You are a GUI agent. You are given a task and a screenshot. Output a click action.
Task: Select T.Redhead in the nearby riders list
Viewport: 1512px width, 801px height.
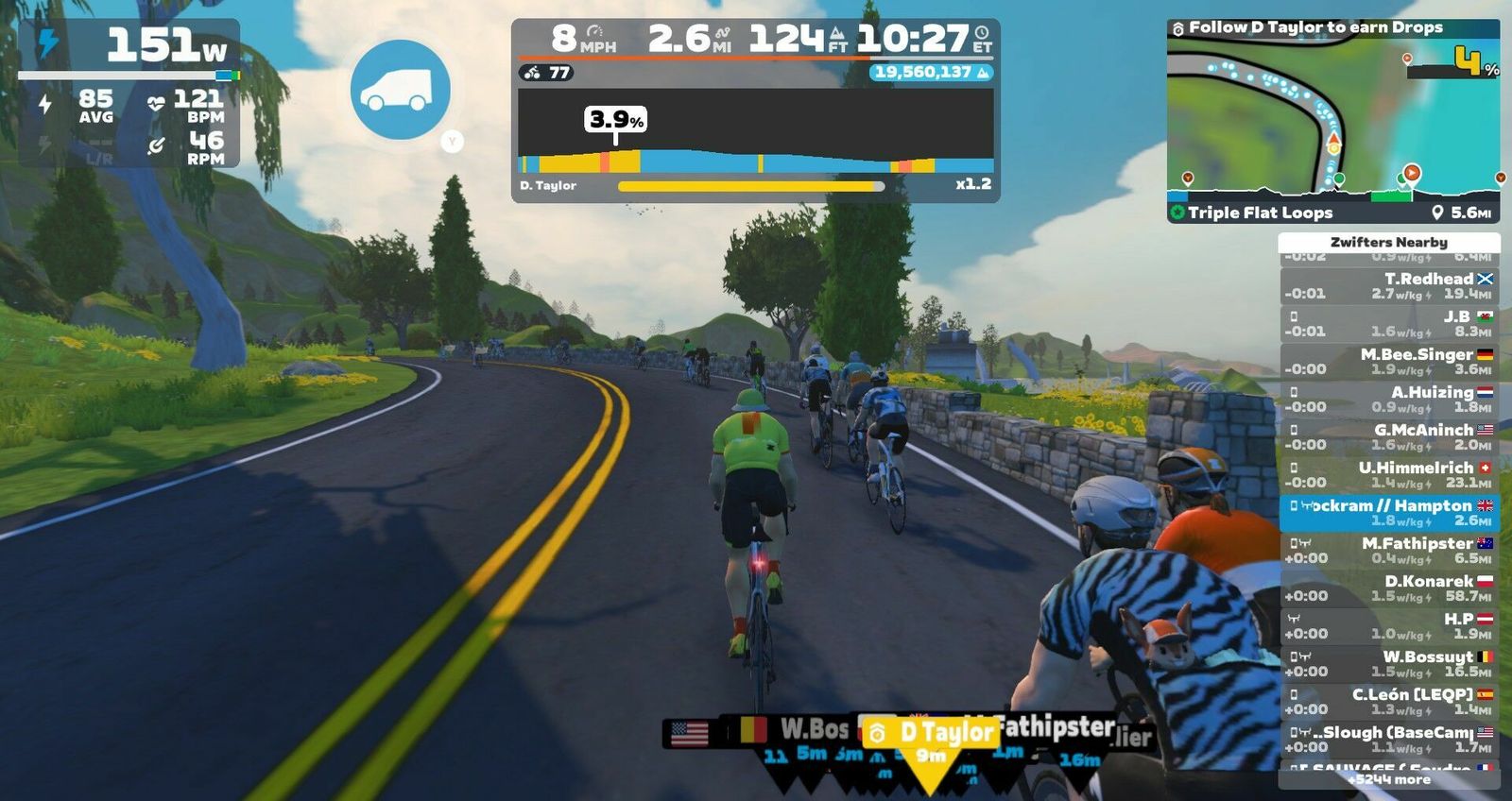point(1389,285)
